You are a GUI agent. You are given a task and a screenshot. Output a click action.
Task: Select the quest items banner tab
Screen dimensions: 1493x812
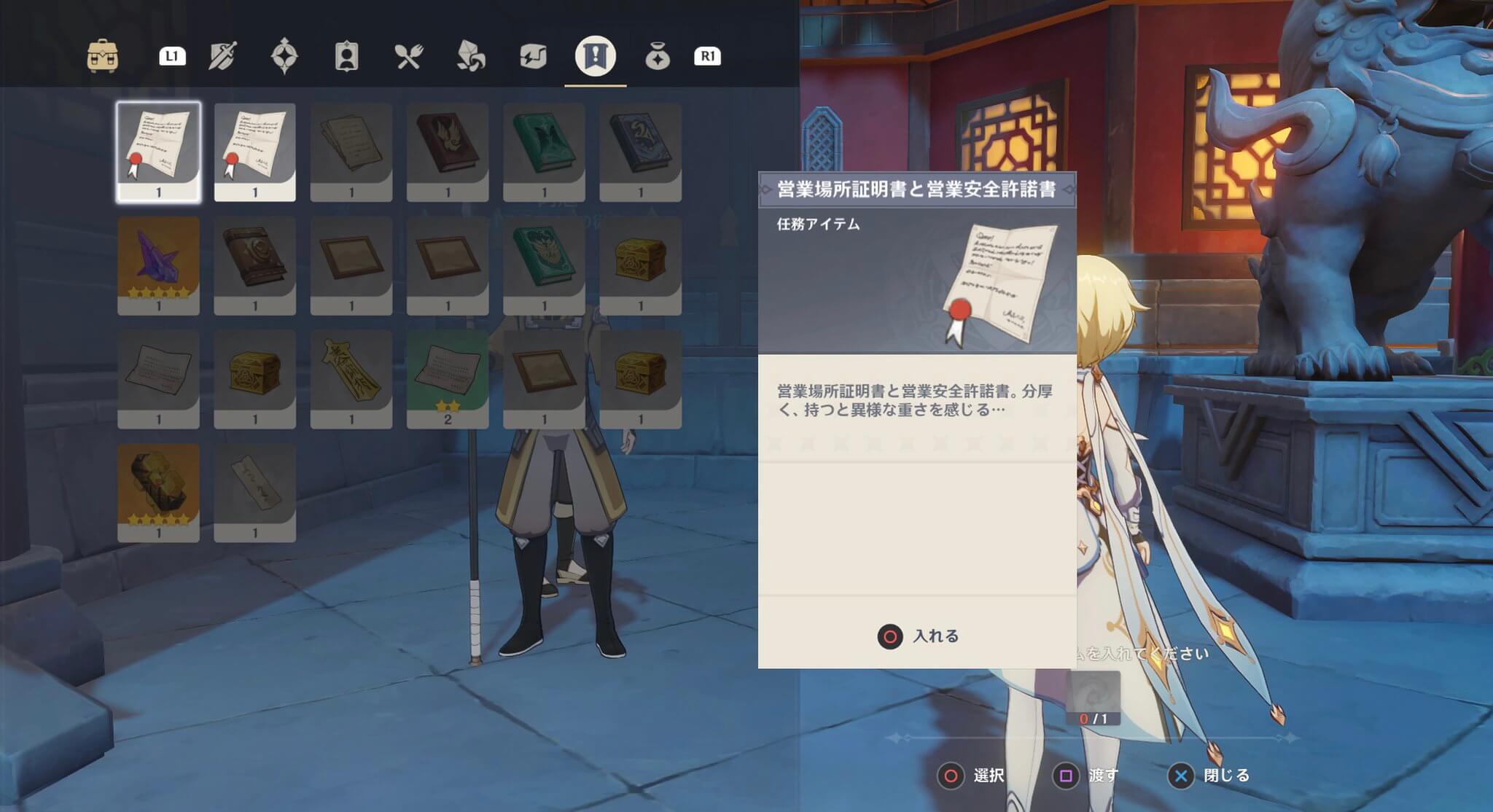click(598, 55)
